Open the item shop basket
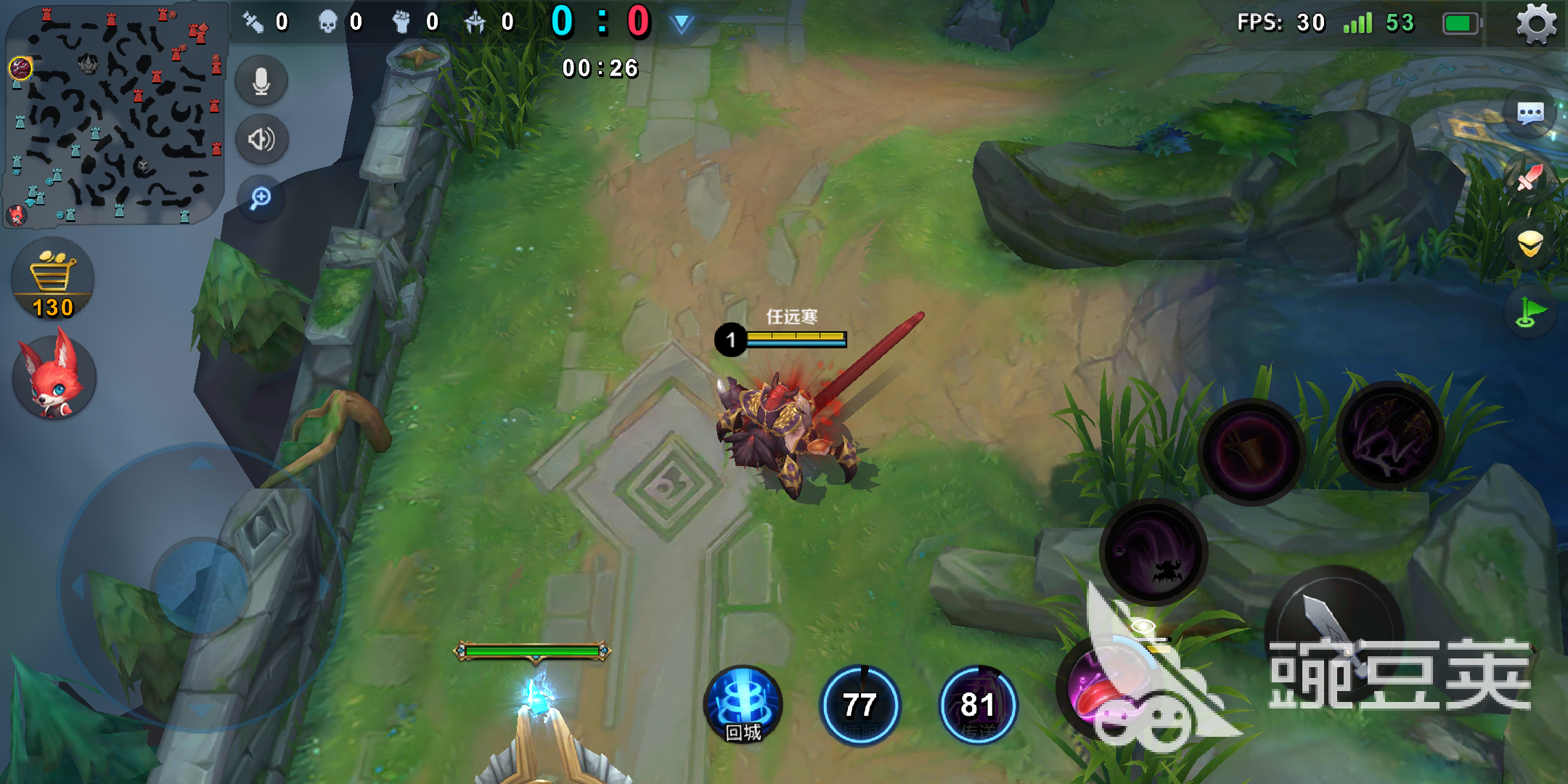 point(53,280)
